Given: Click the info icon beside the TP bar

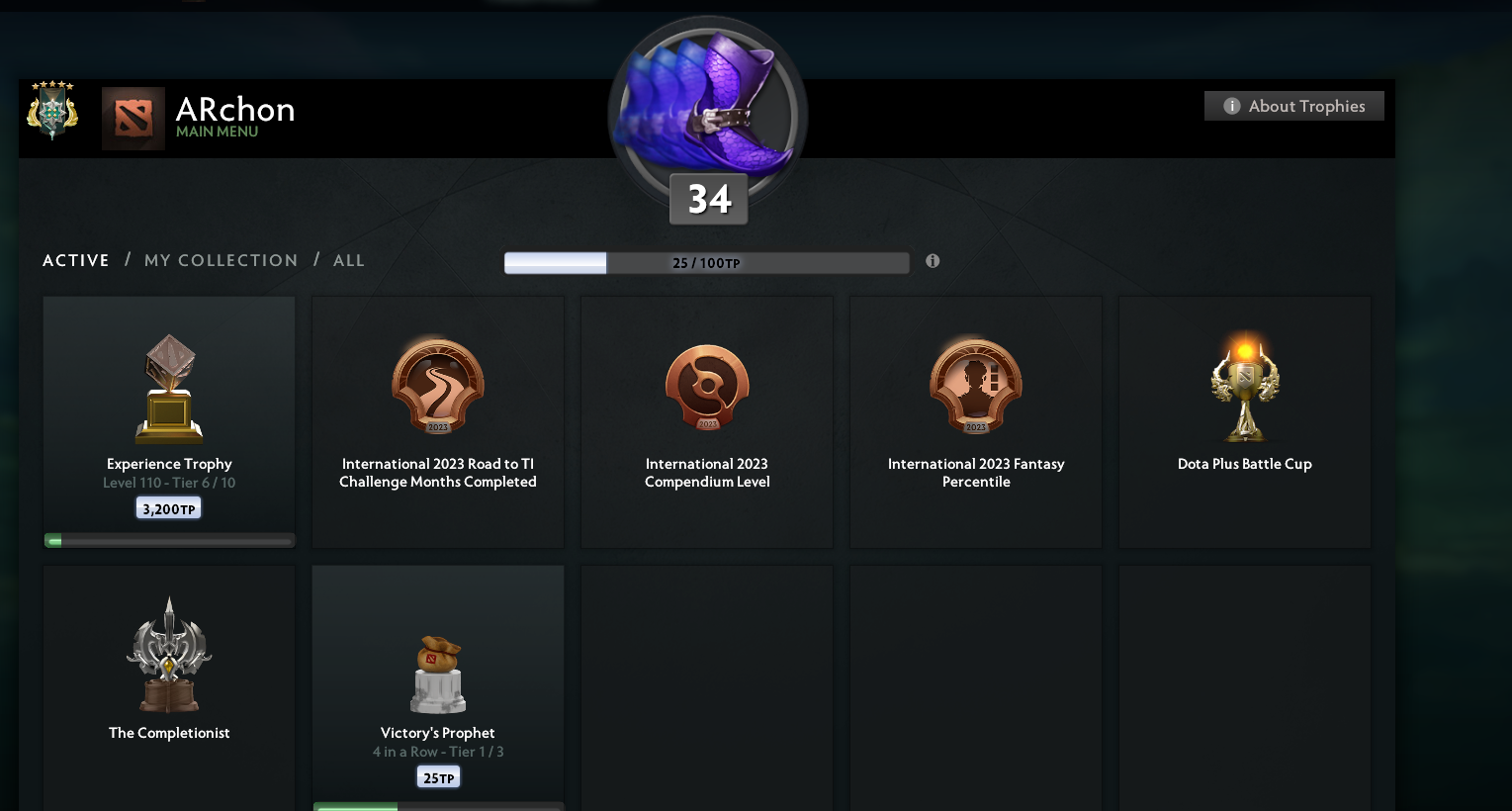Looking at the screenshot, I should tap(932, 260).
